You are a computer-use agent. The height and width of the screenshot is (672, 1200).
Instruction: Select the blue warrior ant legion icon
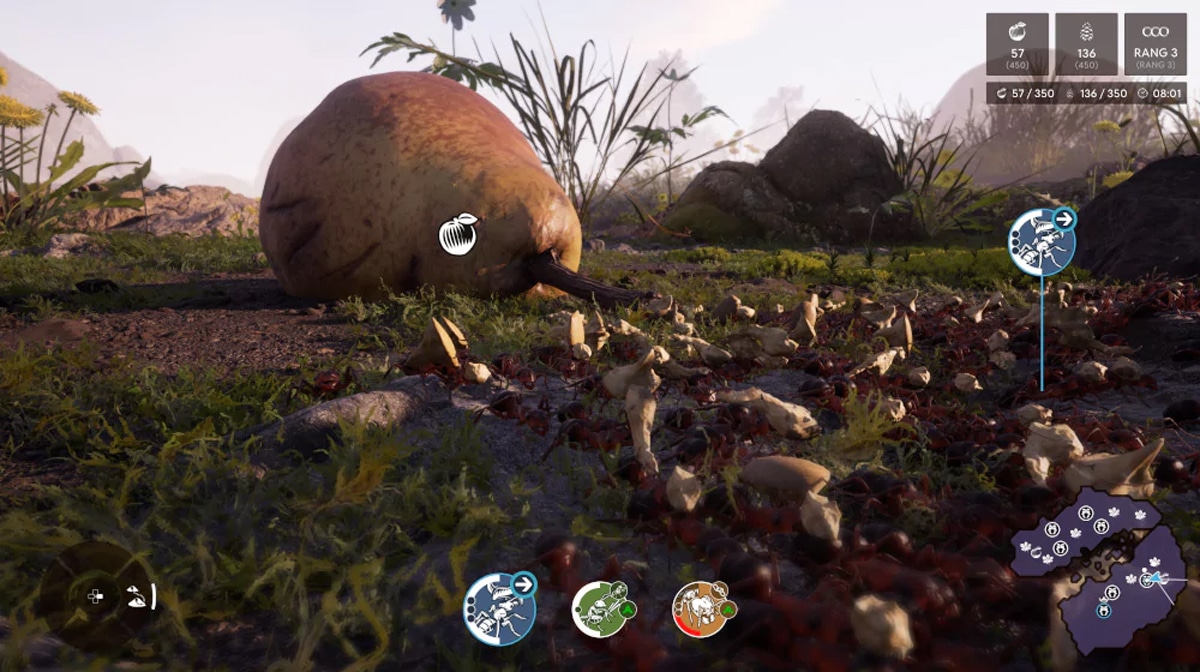pos(499,609)
